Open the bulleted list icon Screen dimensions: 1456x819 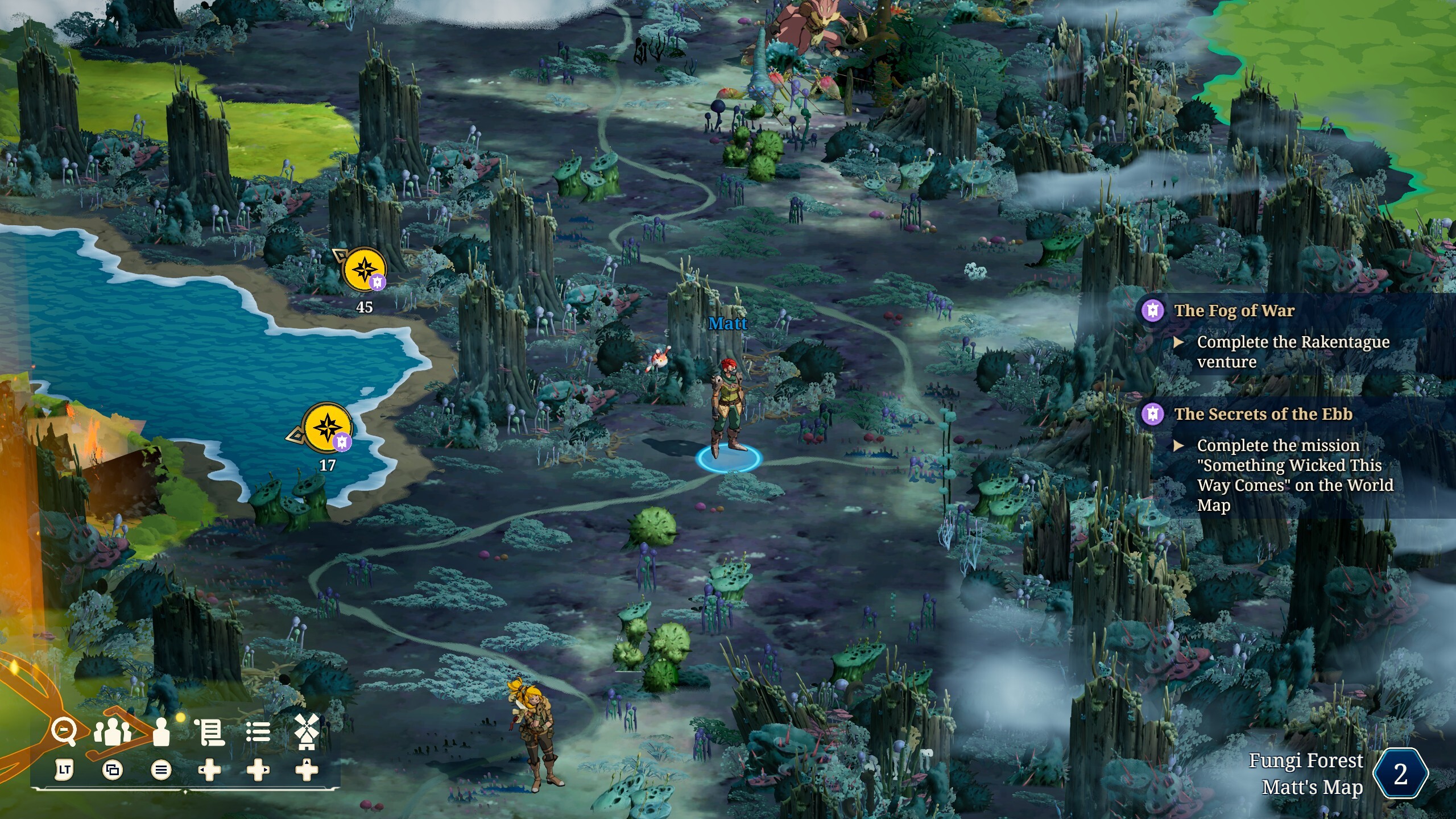(258, 732)
